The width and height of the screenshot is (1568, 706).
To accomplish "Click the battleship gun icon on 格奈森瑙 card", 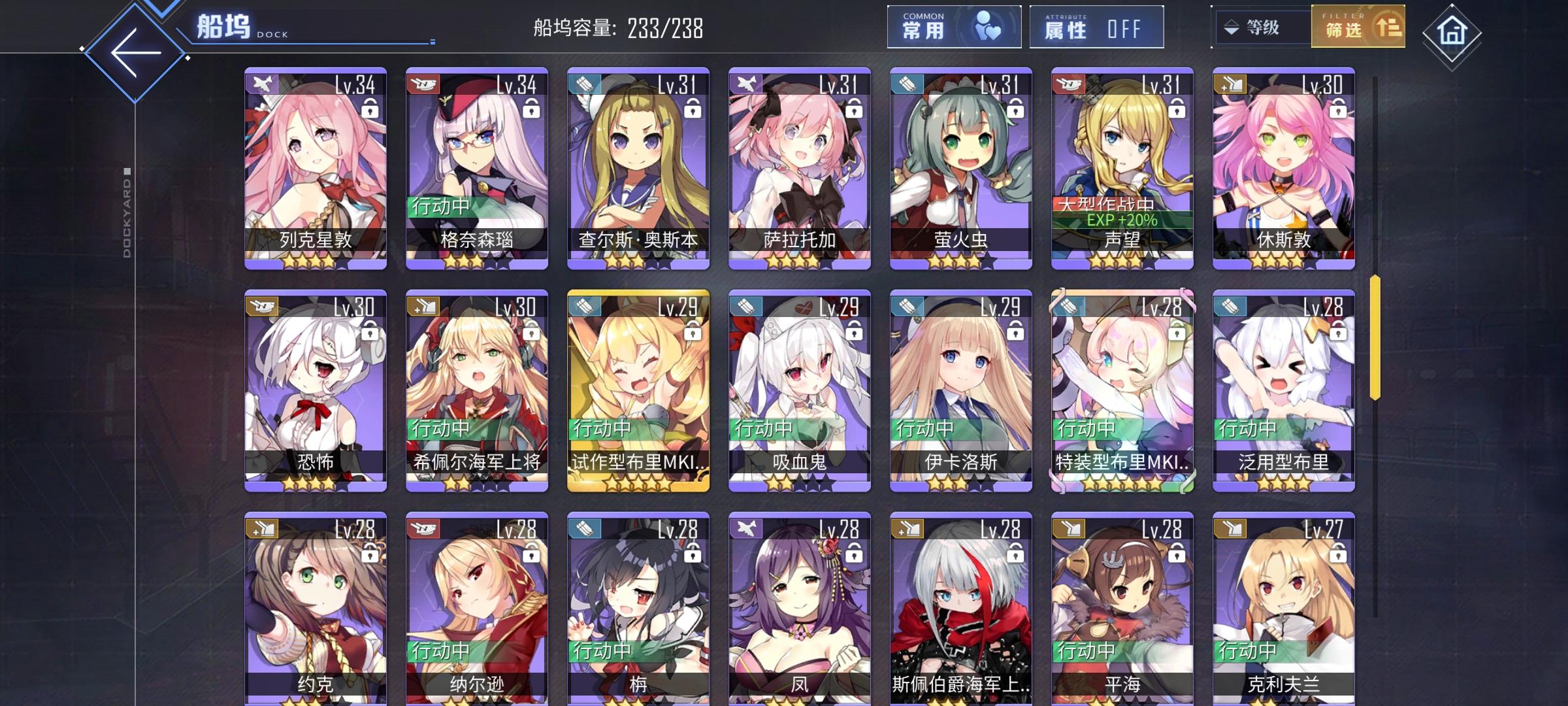I will [421, 83].
